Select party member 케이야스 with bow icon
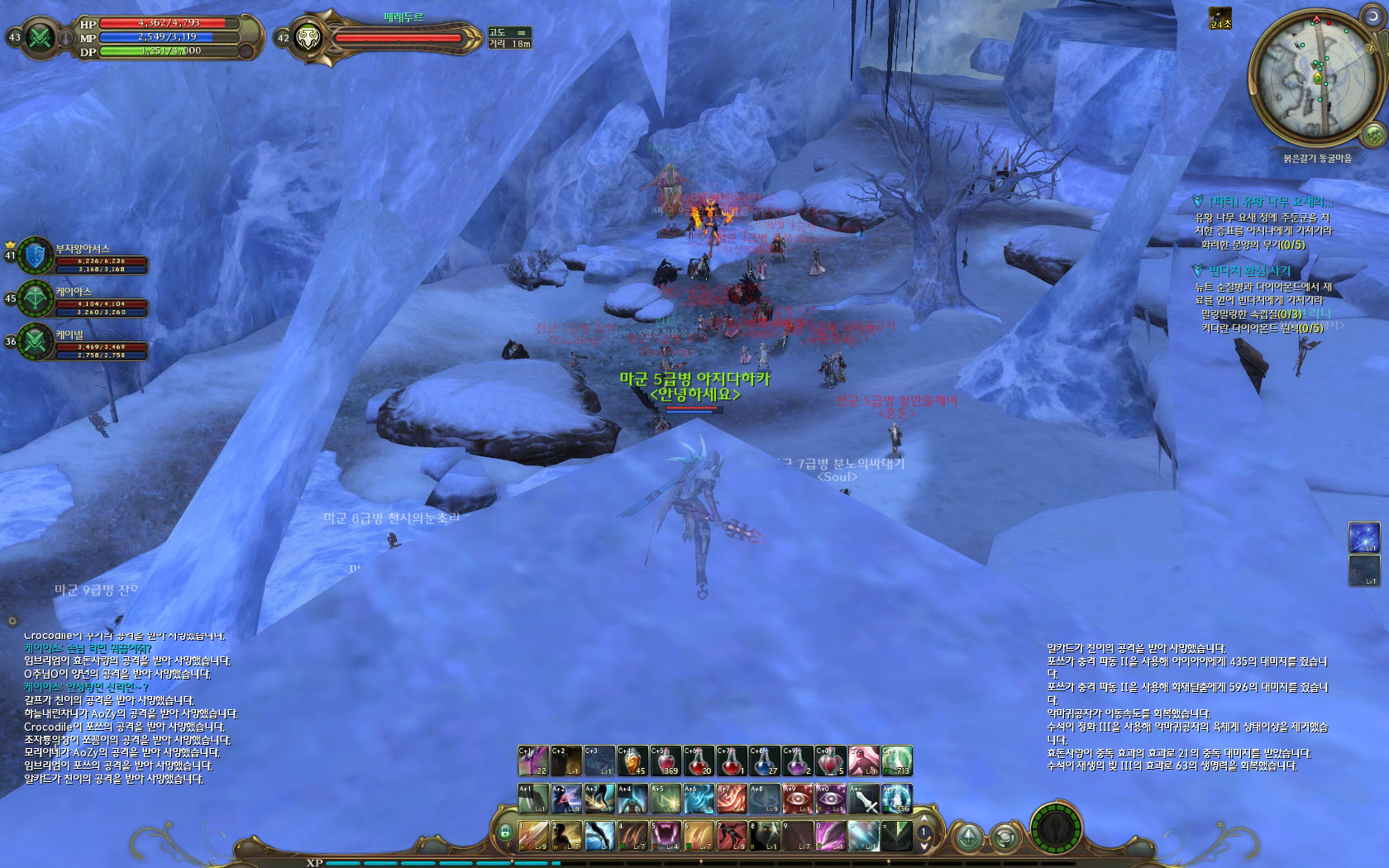 tap(36, 298)
